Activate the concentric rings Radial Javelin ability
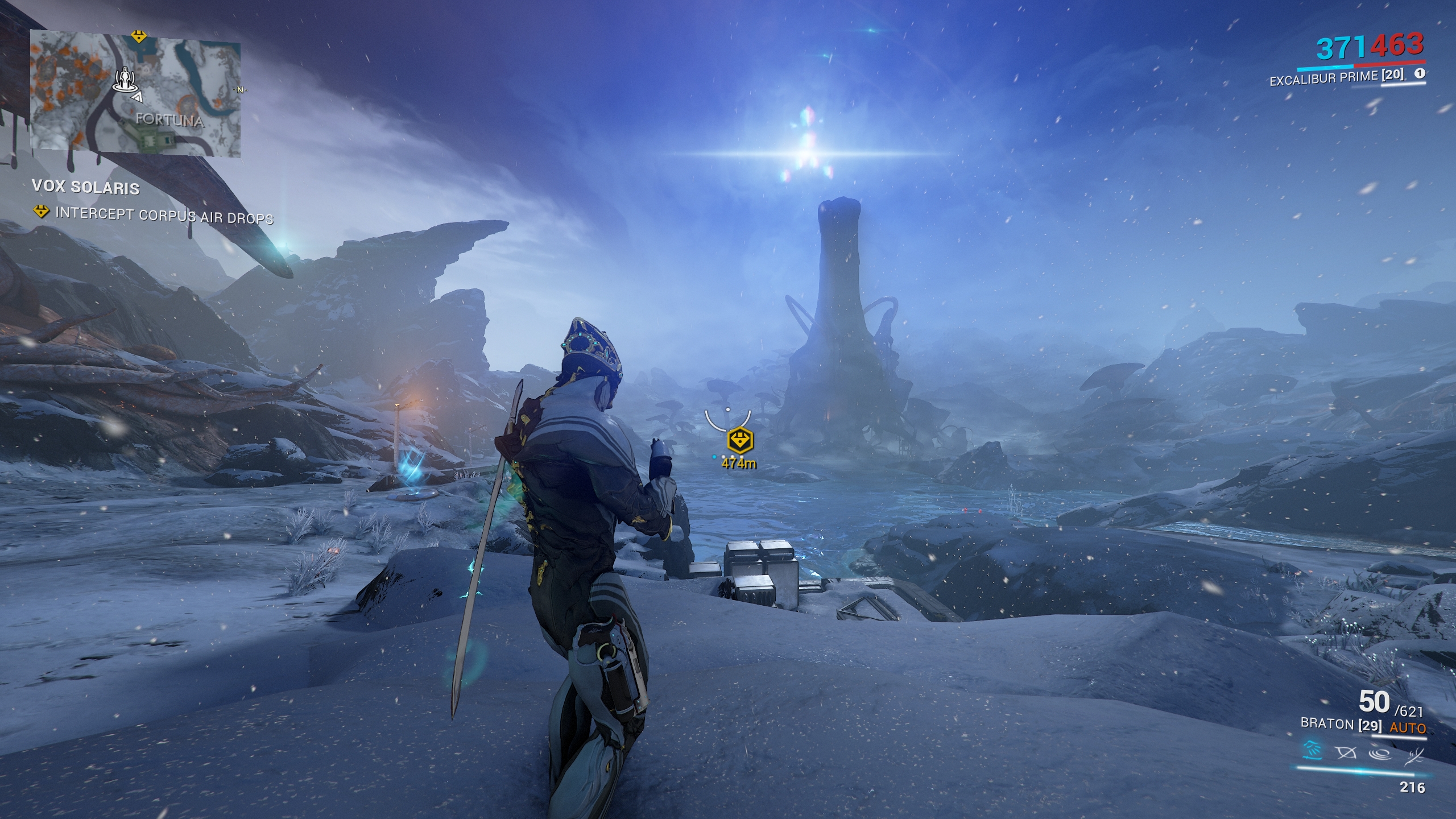 [x=1381, y=754]
